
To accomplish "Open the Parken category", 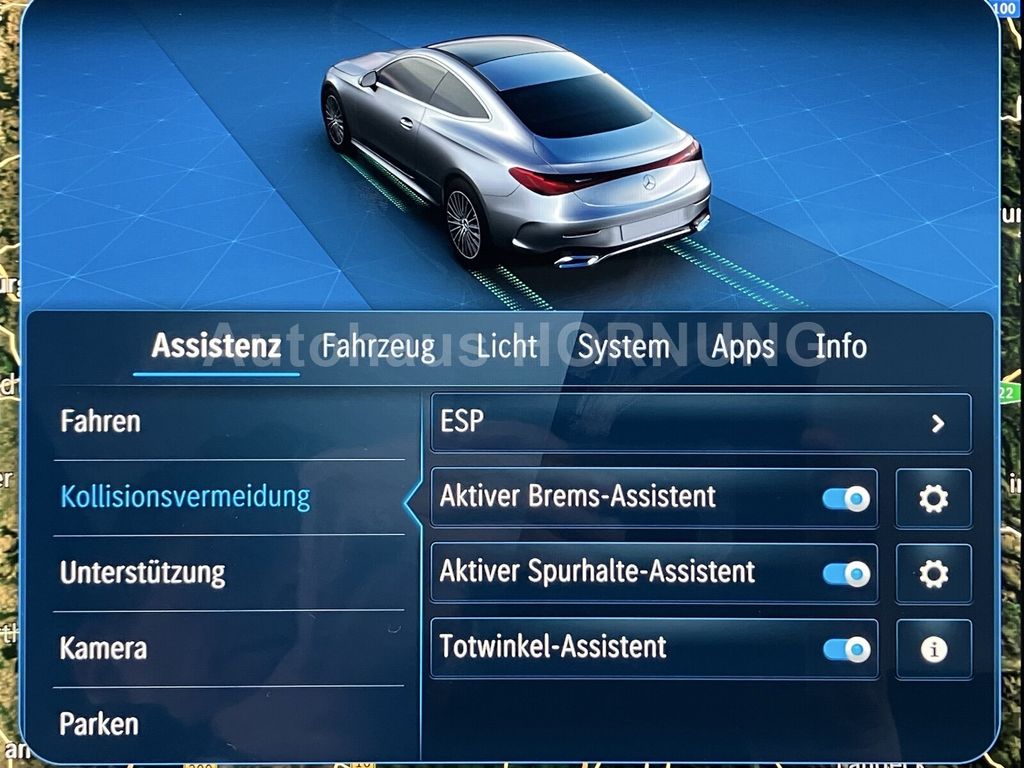I will [99, 723].
